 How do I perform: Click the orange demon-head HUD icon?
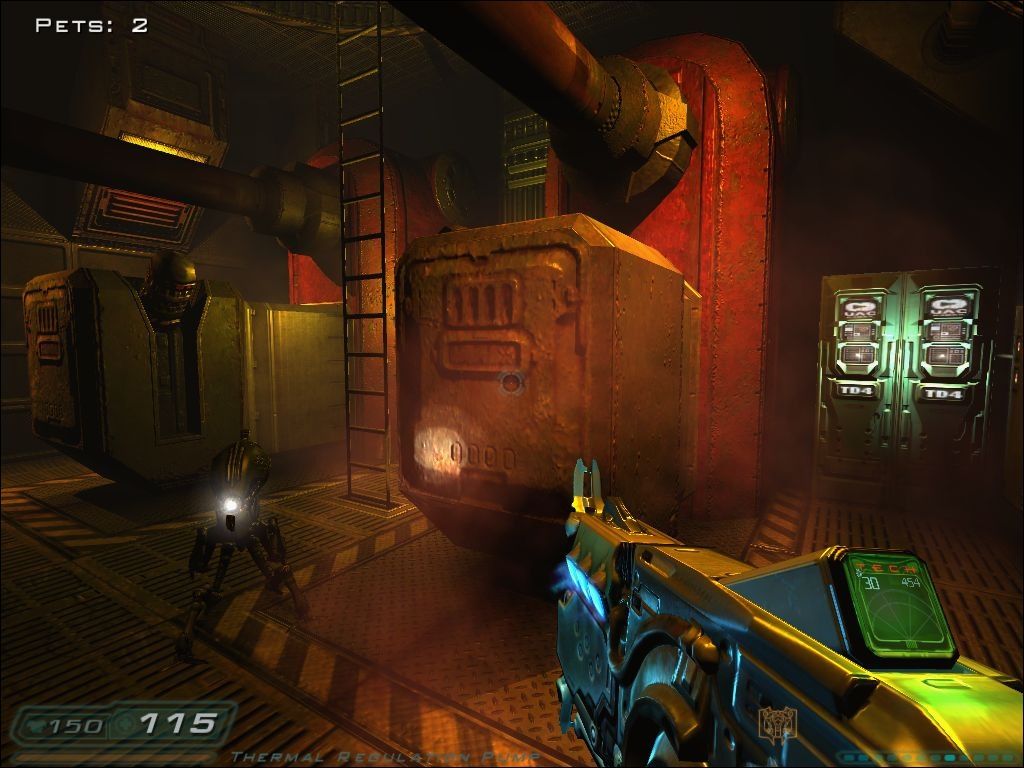pyautogui.click(x=776, y=723)
